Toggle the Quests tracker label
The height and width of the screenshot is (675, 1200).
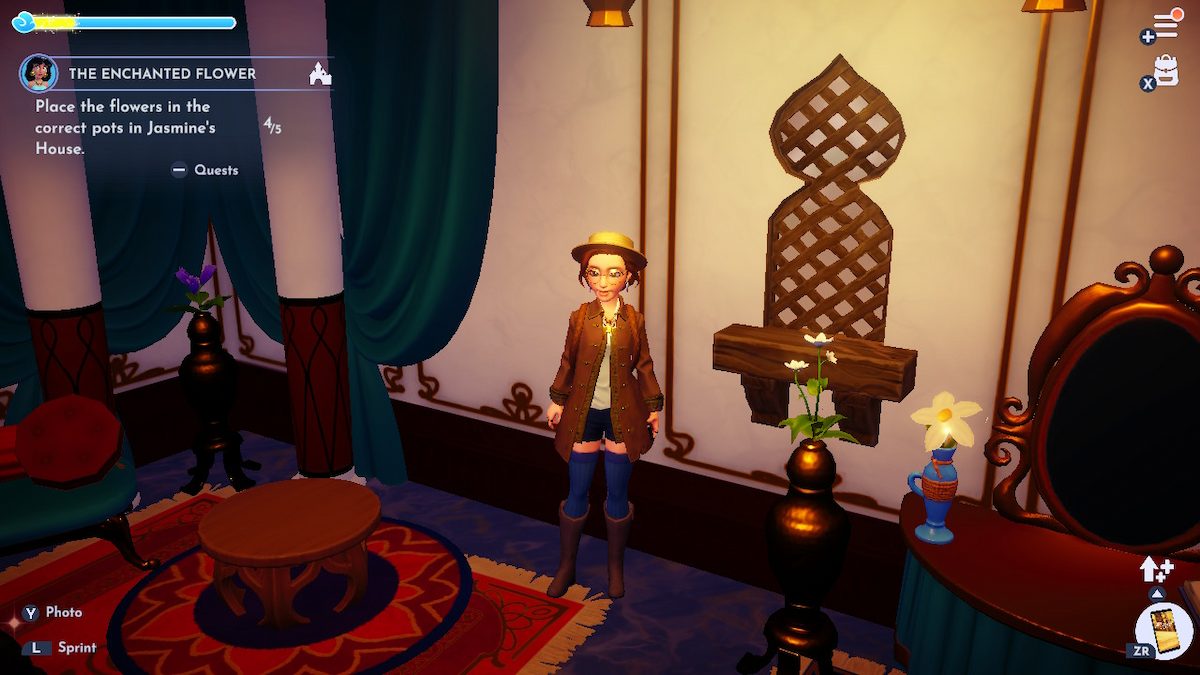pos(205,170)
